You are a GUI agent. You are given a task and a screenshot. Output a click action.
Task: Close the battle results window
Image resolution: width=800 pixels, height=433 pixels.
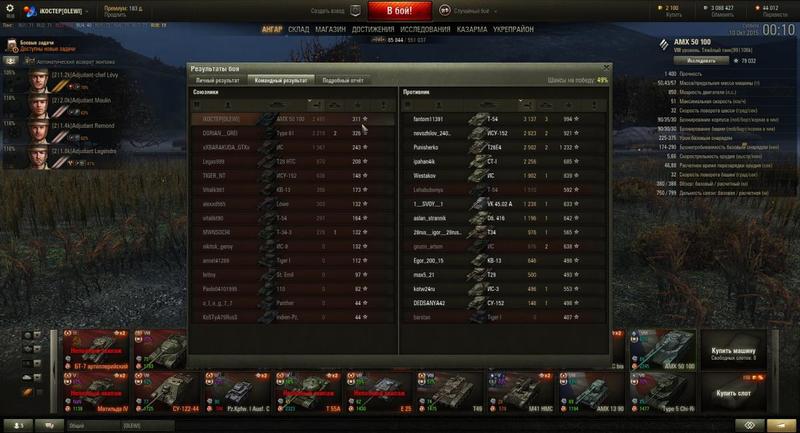[606, 68]
